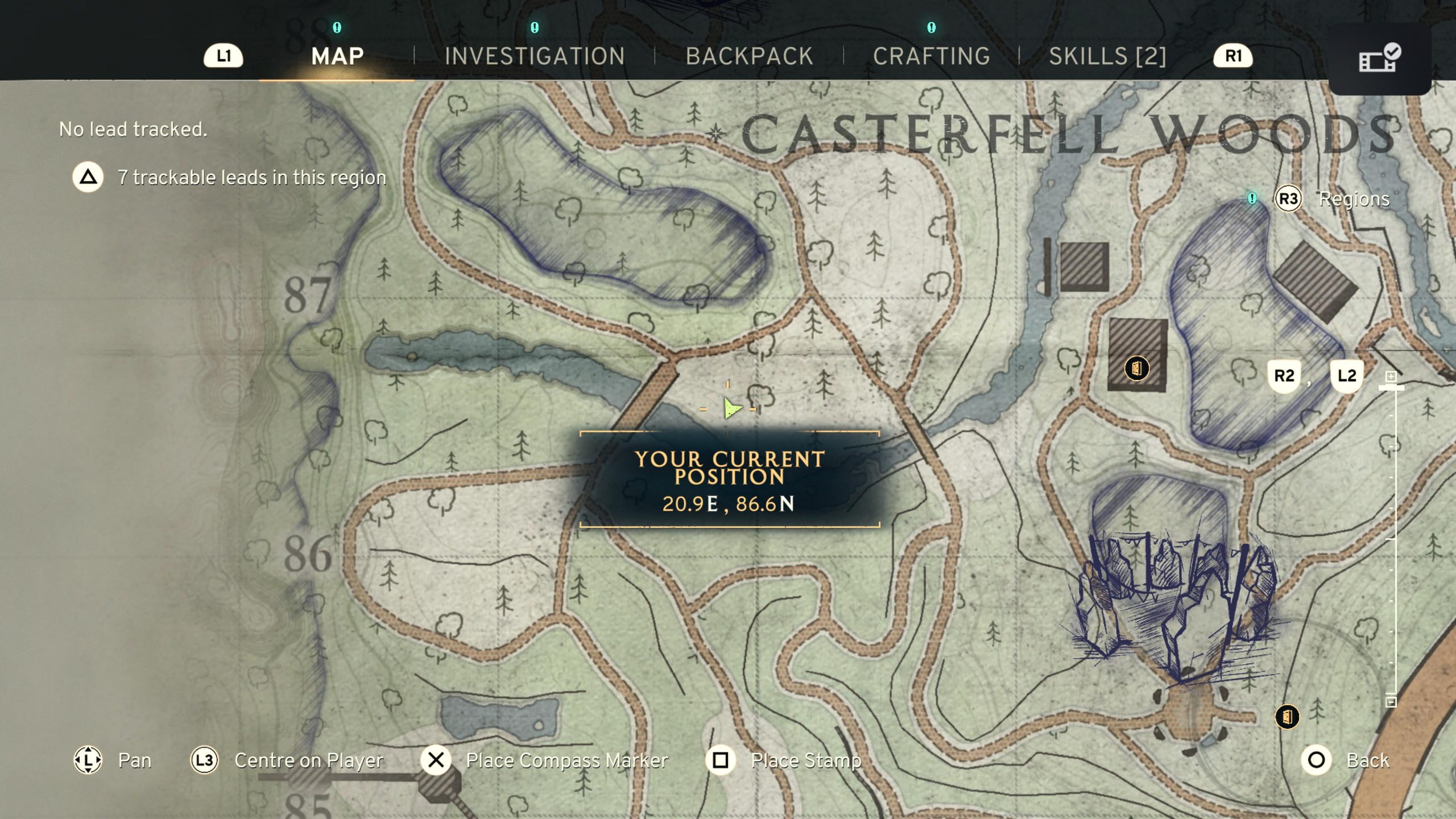The image size is (1456, 819).
Task: Switch to the Investigation tab
Action: tap(534, 56)
